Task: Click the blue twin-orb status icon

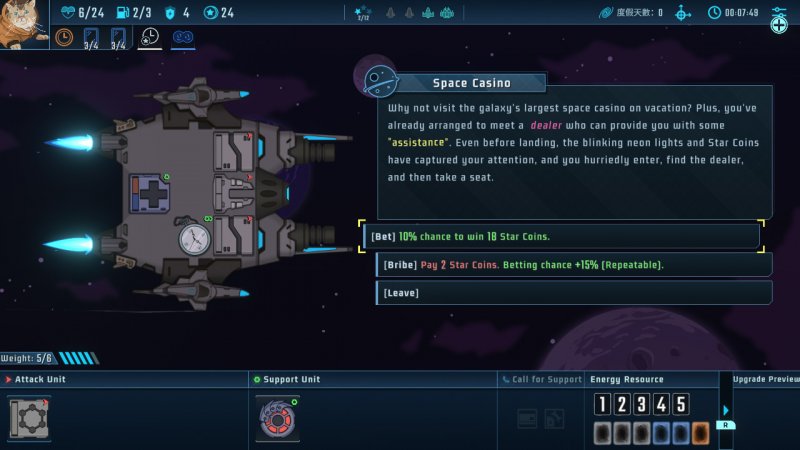Action: (x=183, y=38)
